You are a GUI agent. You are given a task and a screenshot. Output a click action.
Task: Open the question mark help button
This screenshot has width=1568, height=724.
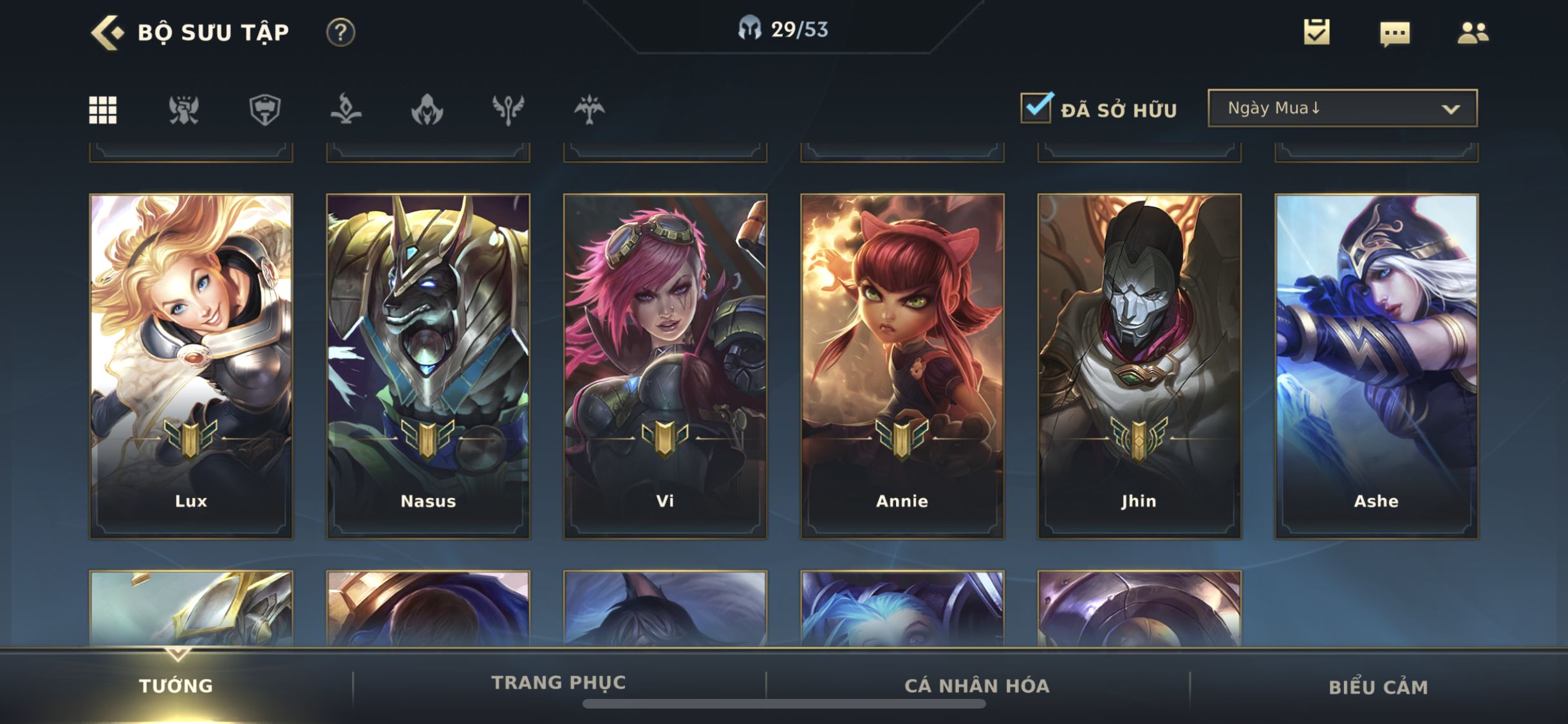(x=341, y=32)
